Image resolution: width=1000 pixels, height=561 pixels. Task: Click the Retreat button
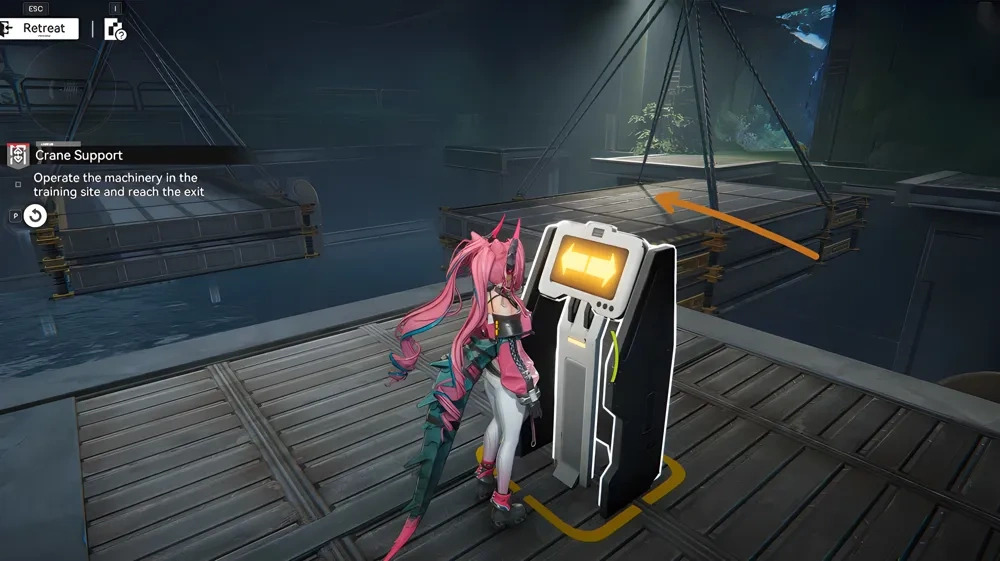[x=40, y=28]
